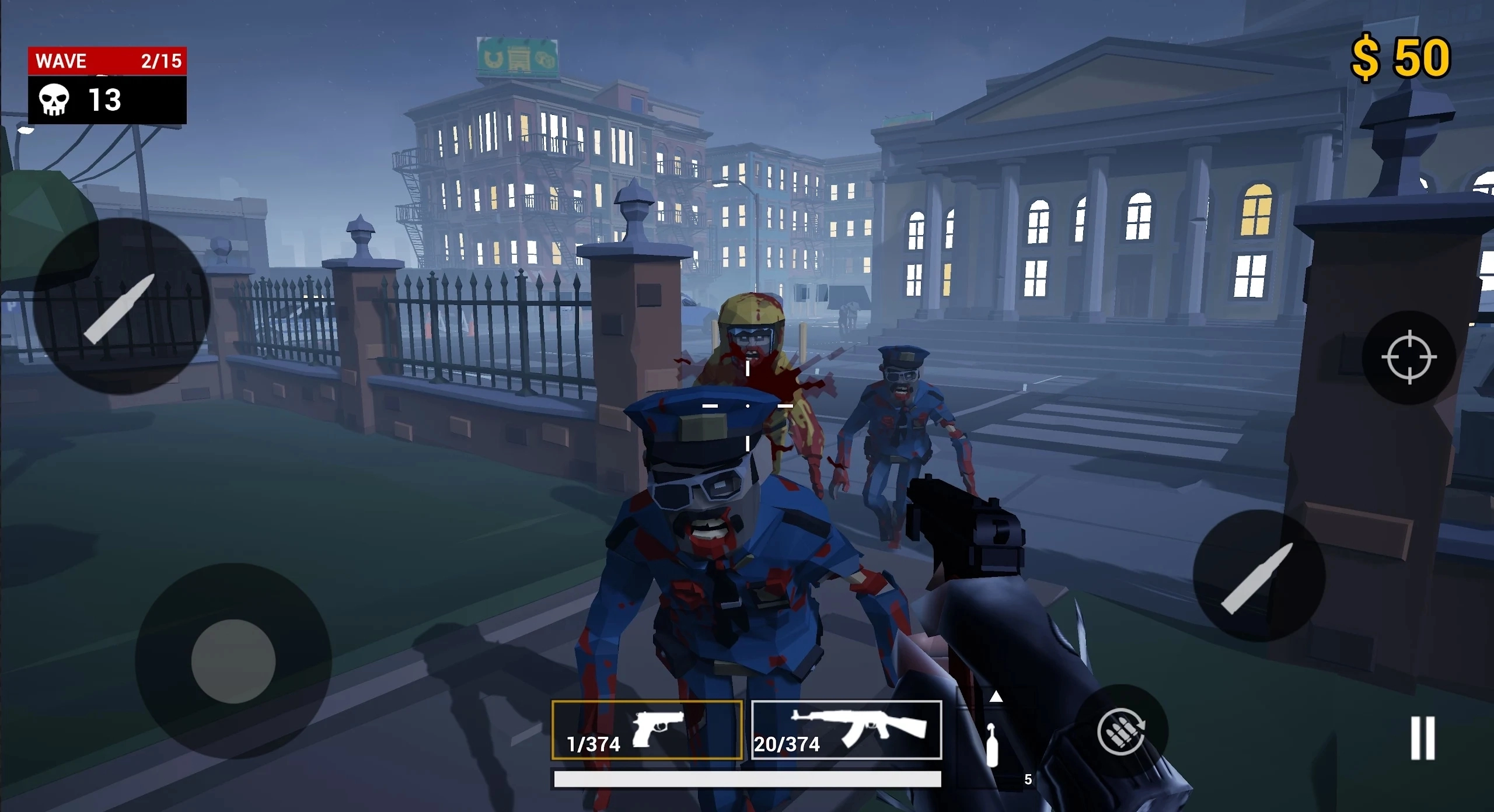1494x812 pixels.
Task: Select the pistol weapon slot
Action: pos(647,730)
